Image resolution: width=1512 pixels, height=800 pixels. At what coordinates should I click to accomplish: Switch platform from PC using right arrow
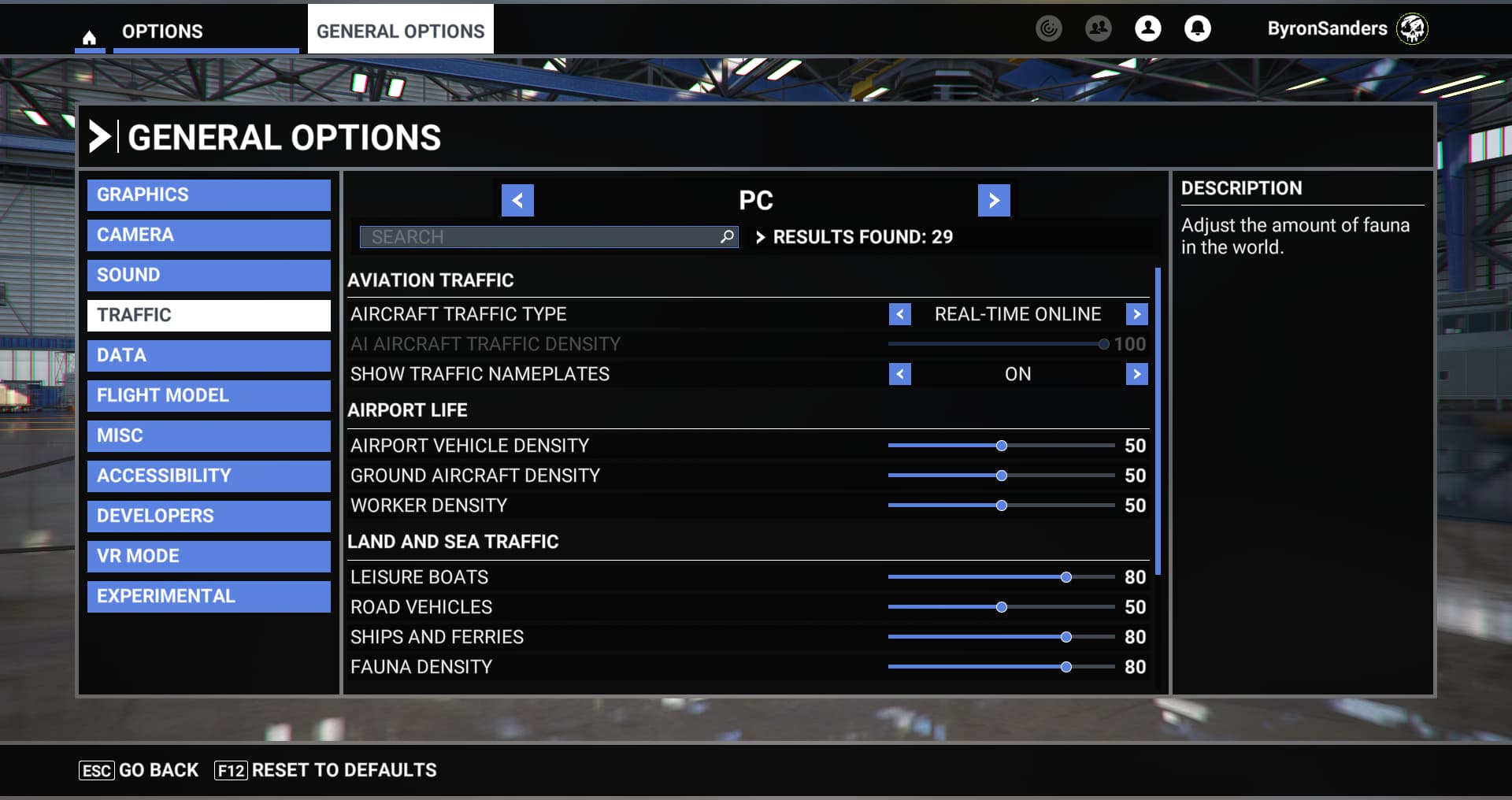(994, 200)
